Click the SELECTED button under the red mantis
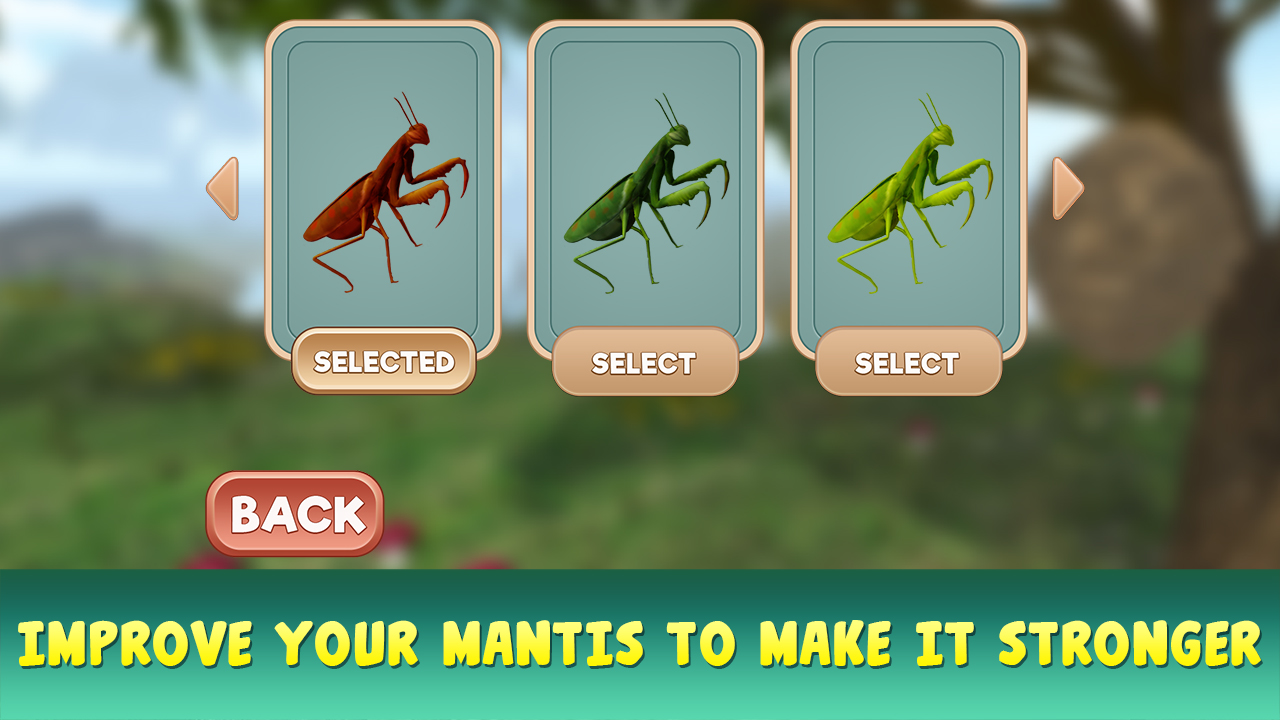1280x720 pixels. click(385, 362)
